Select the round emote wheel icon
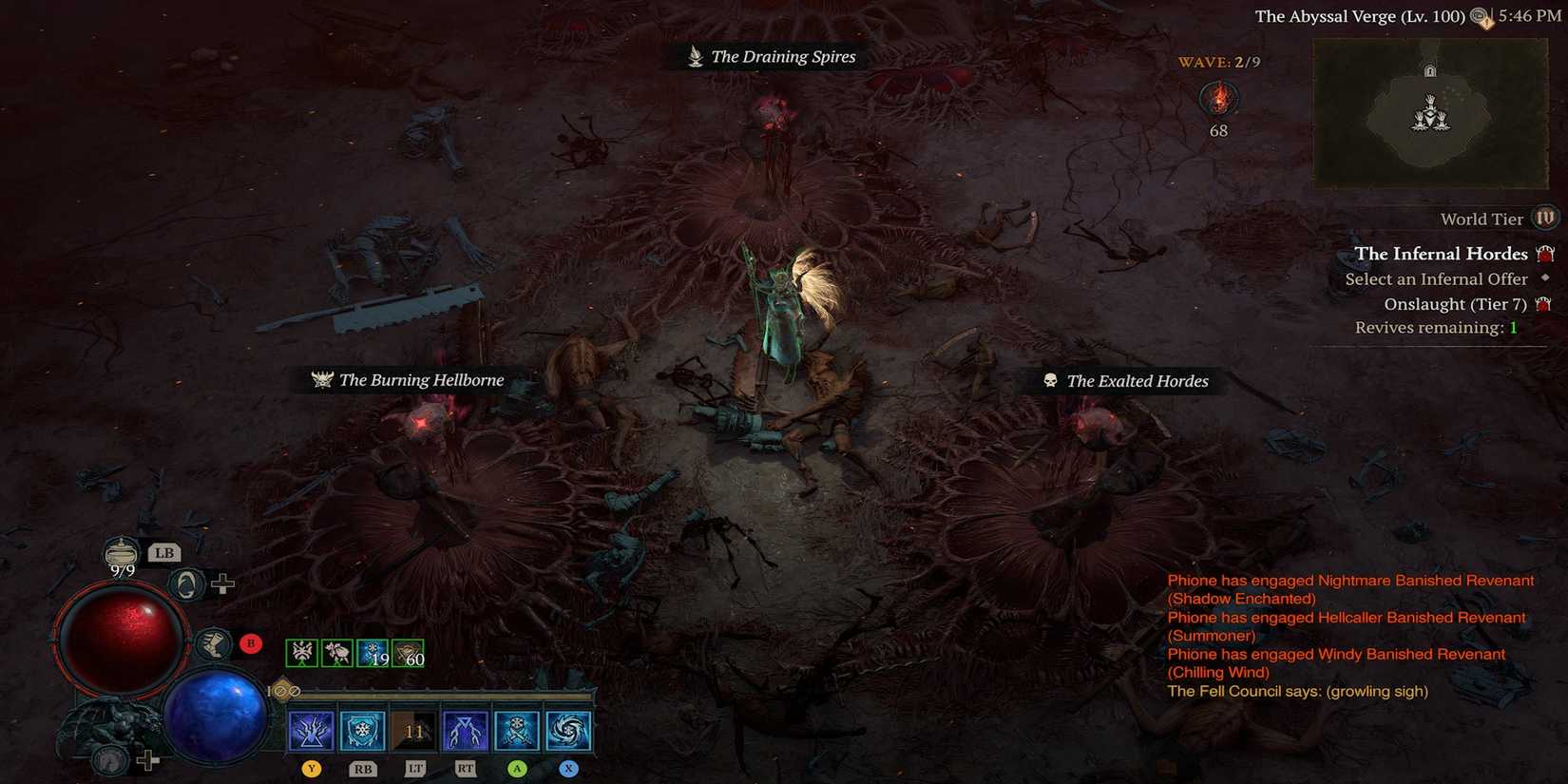The height and width of the screenshot is (784, 1568). [x=186, y=584]
